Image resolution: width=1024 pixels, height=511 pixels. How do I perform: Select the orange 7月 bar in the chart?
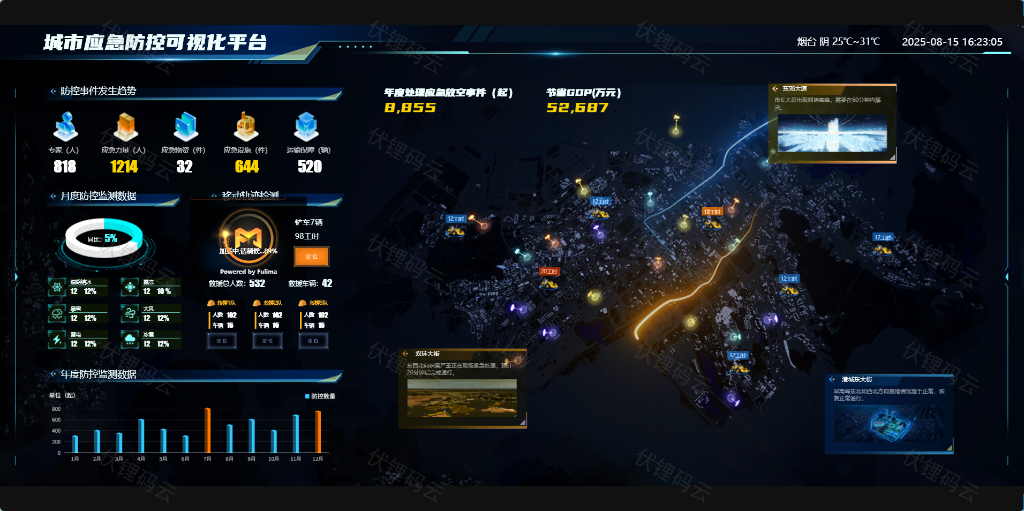pos(208,429)
